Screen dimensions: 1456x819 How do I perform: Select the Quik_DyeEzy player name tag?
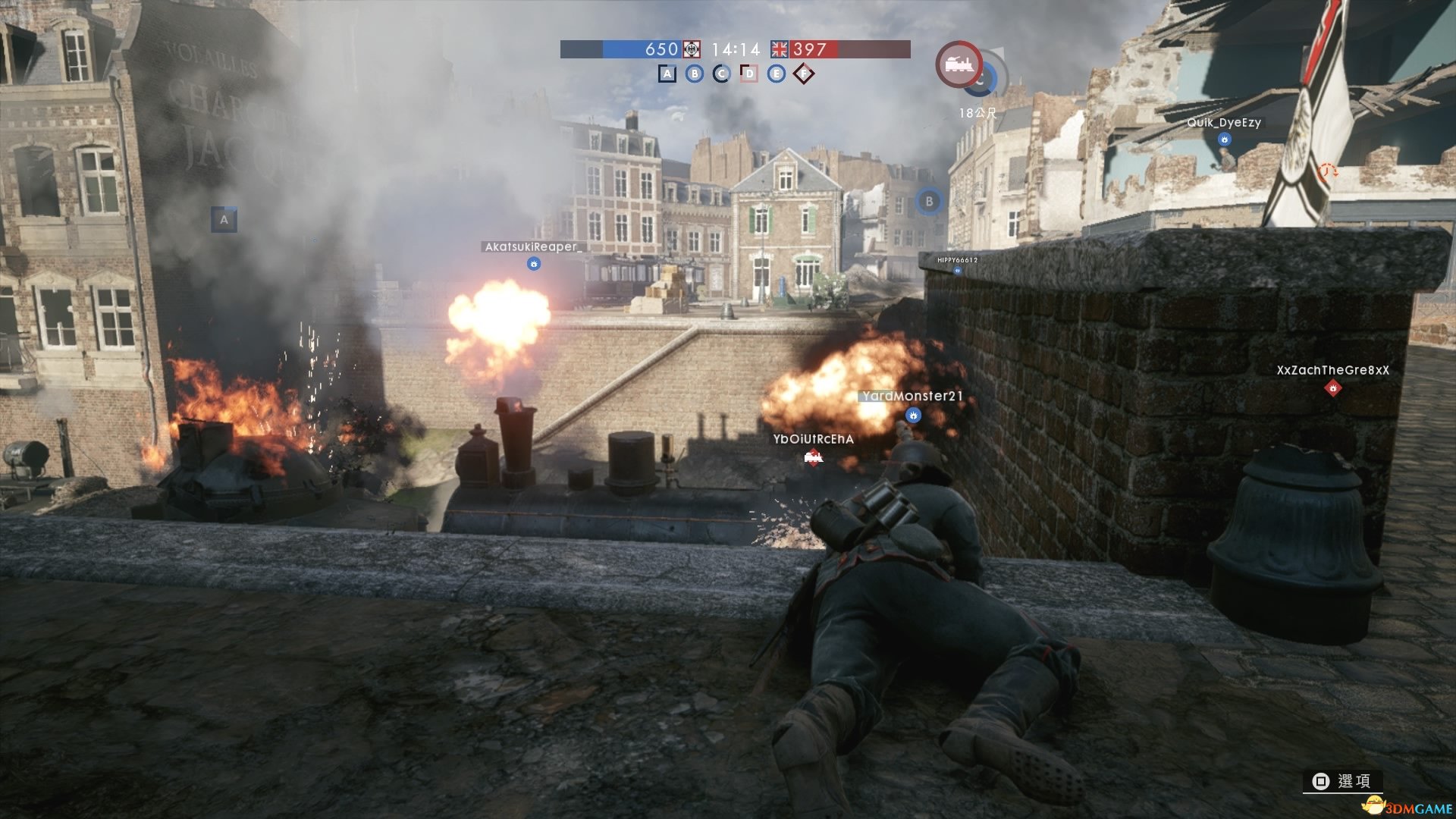(x=1223, y=123)
